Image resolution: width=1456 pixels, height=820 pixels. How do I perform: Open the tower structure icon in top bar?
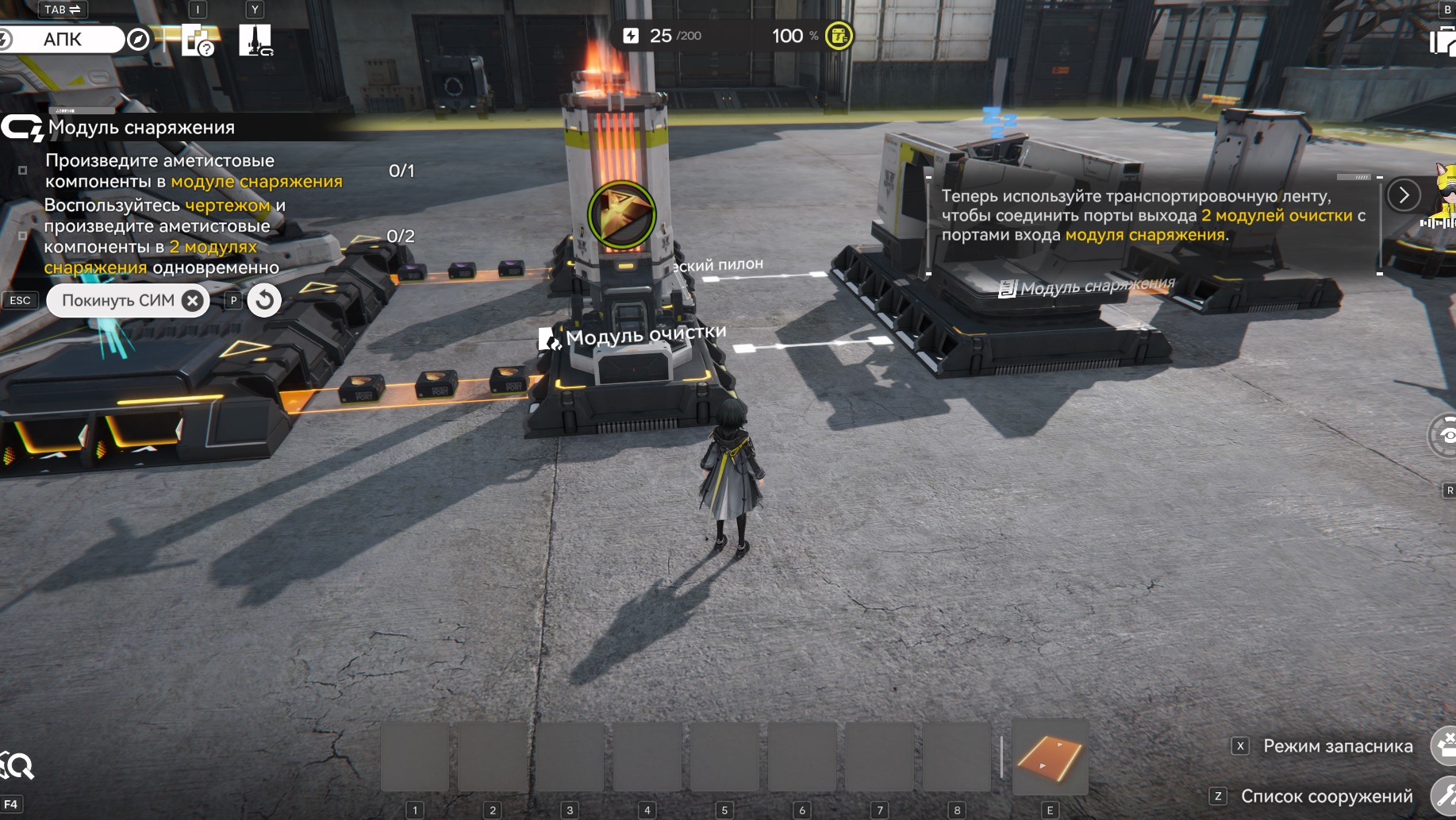click(255, 39)
